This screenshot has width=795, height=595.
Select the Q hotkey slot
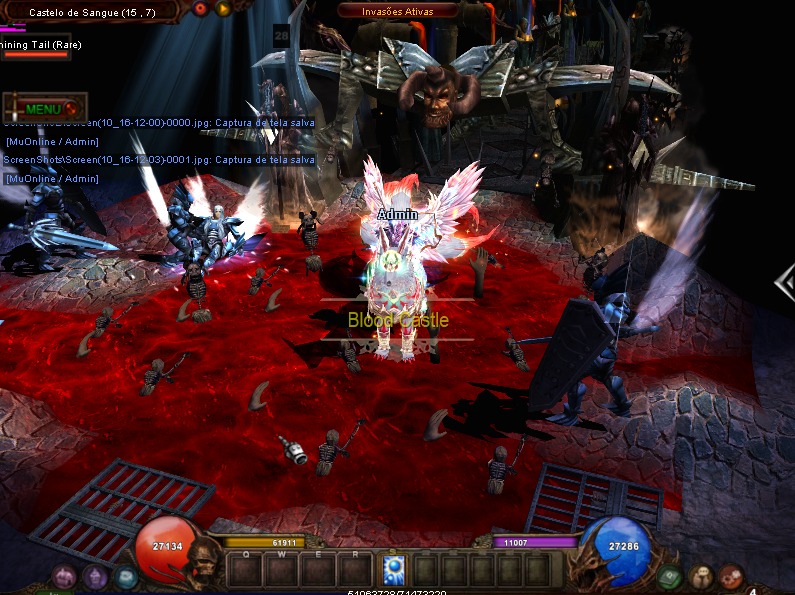click(245, 569)
